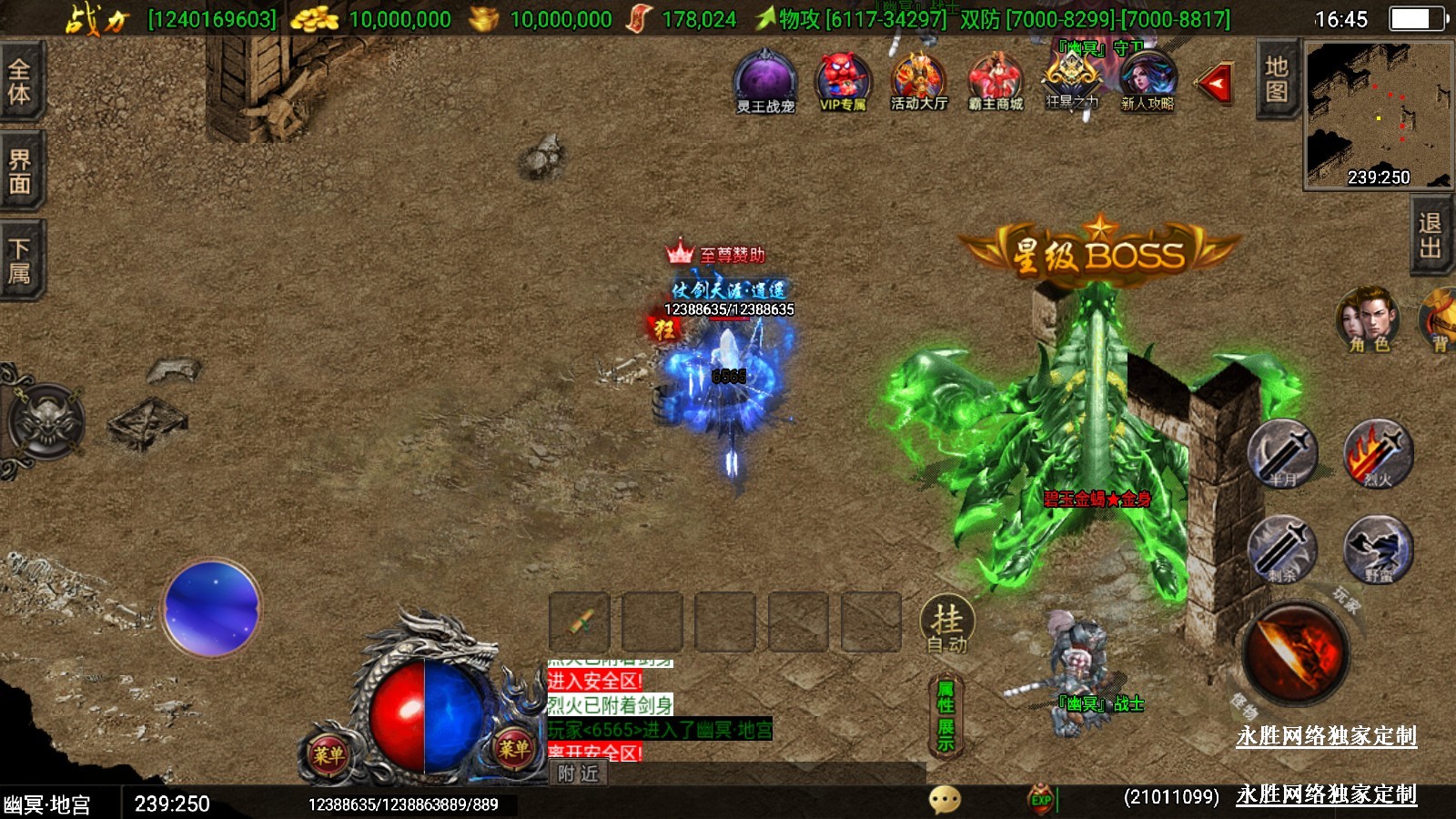This screenshot has height=819, width=1456.
Task: Open the VIP专属 menu
Action: (x=843, y=82)
